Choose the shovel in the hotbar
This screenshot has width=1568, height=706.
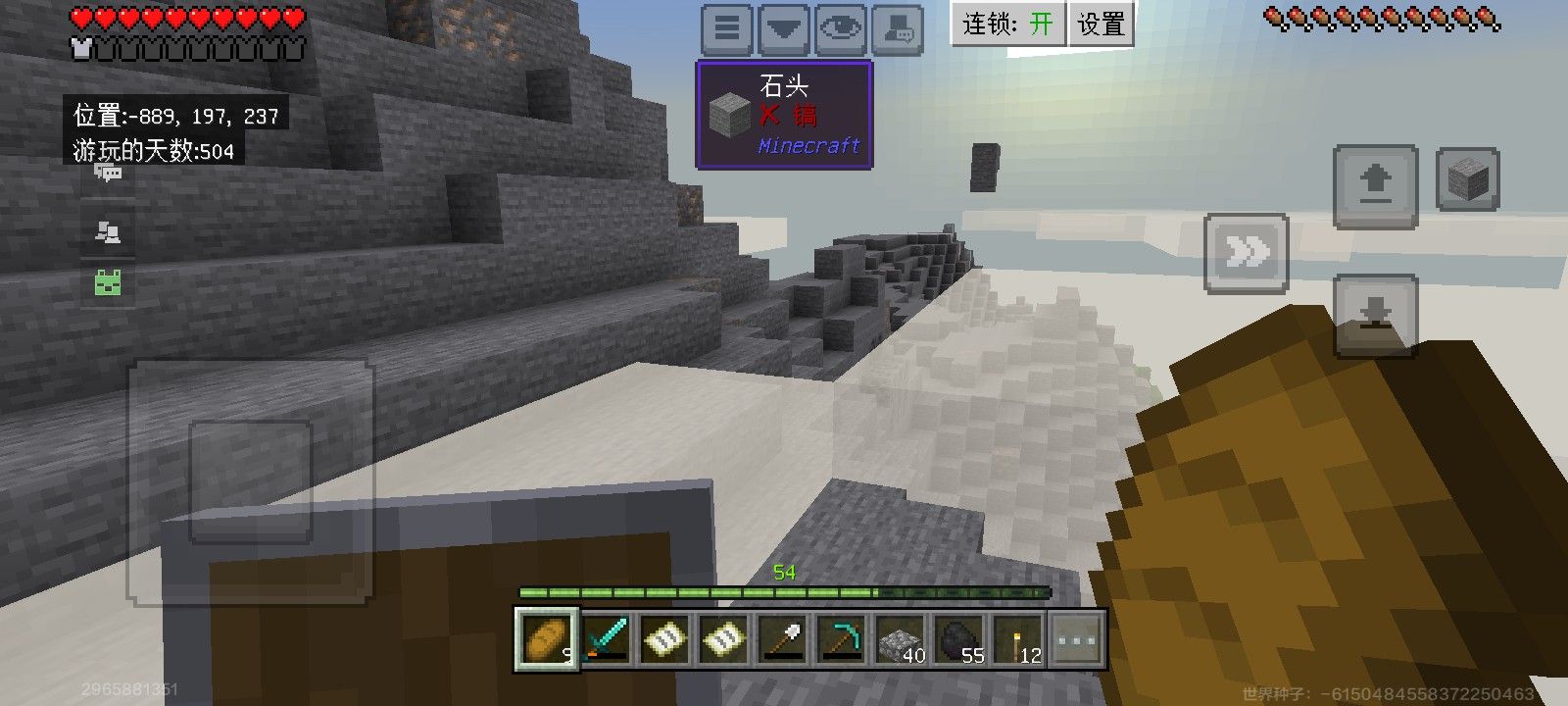click(782, 639)
